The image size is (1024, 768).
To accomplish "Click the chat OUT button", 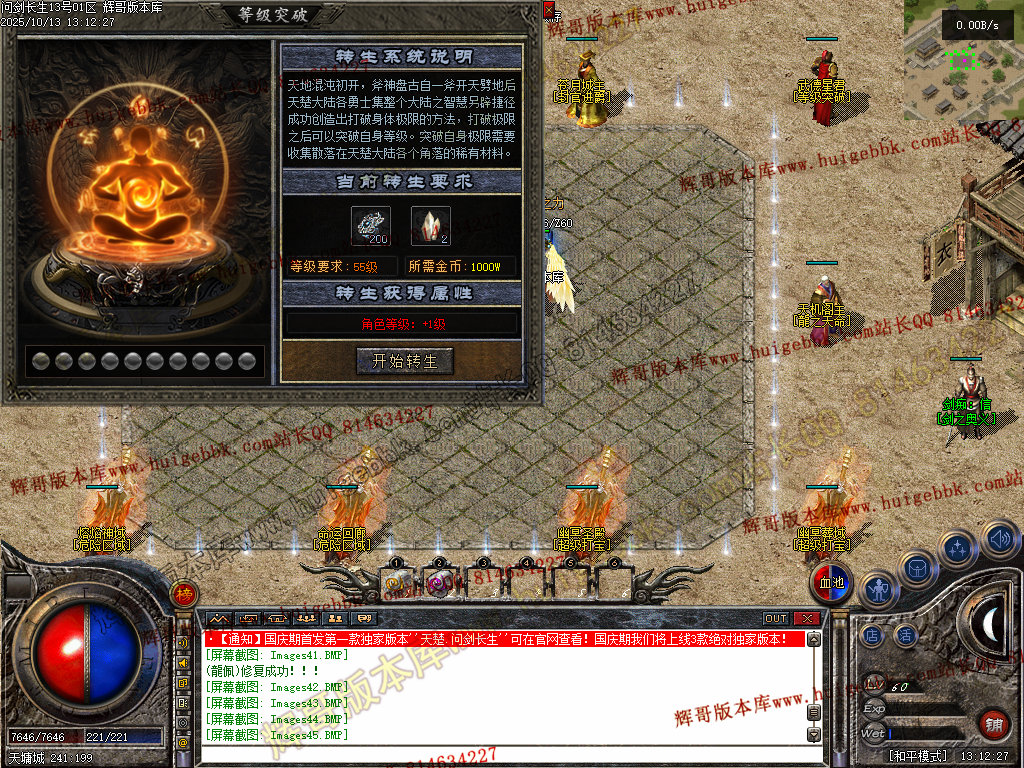I will coord(776,619).
